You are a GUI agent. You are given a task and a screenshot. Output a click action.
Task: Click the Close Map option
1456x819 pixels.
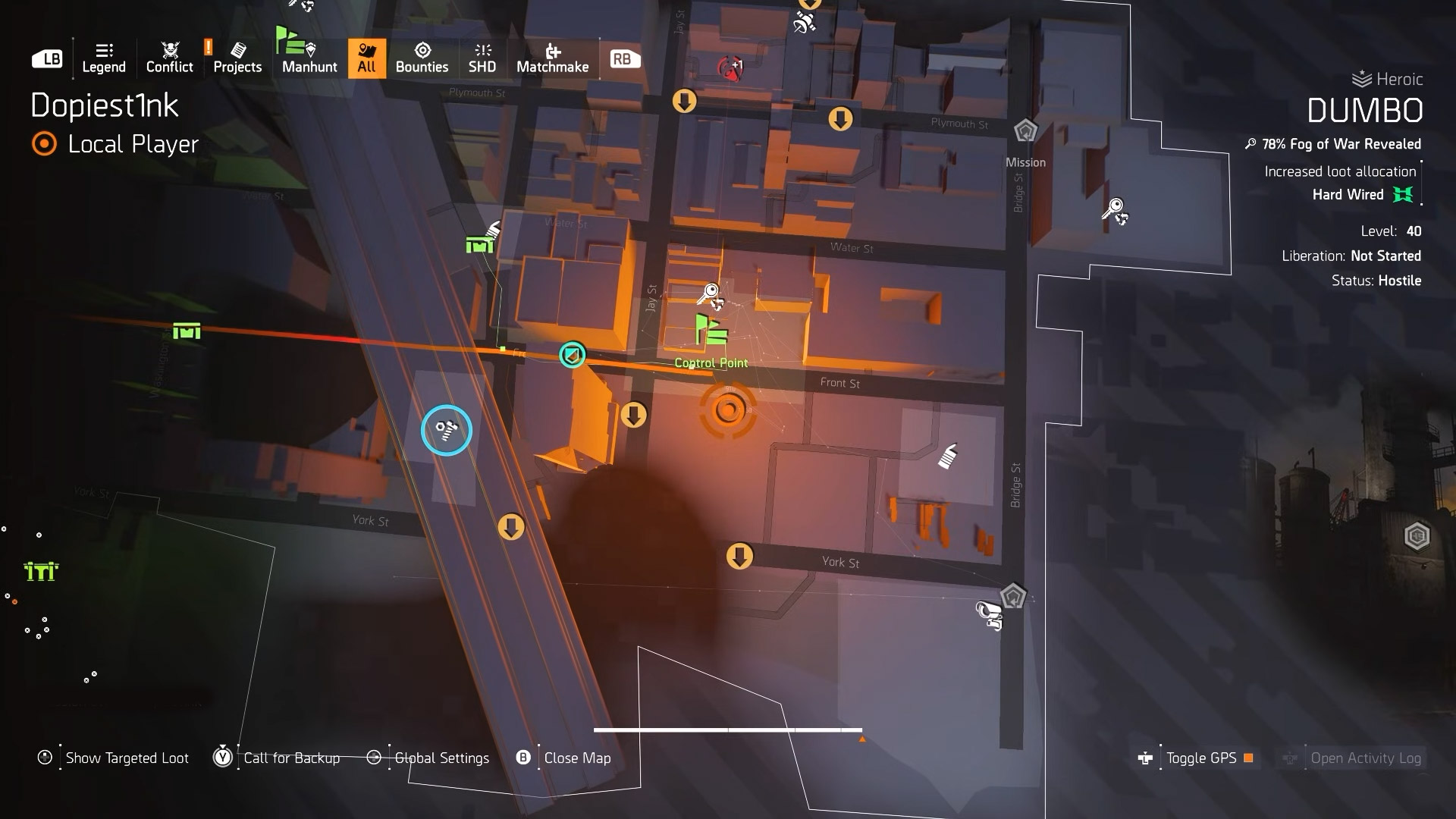point(576,758)
